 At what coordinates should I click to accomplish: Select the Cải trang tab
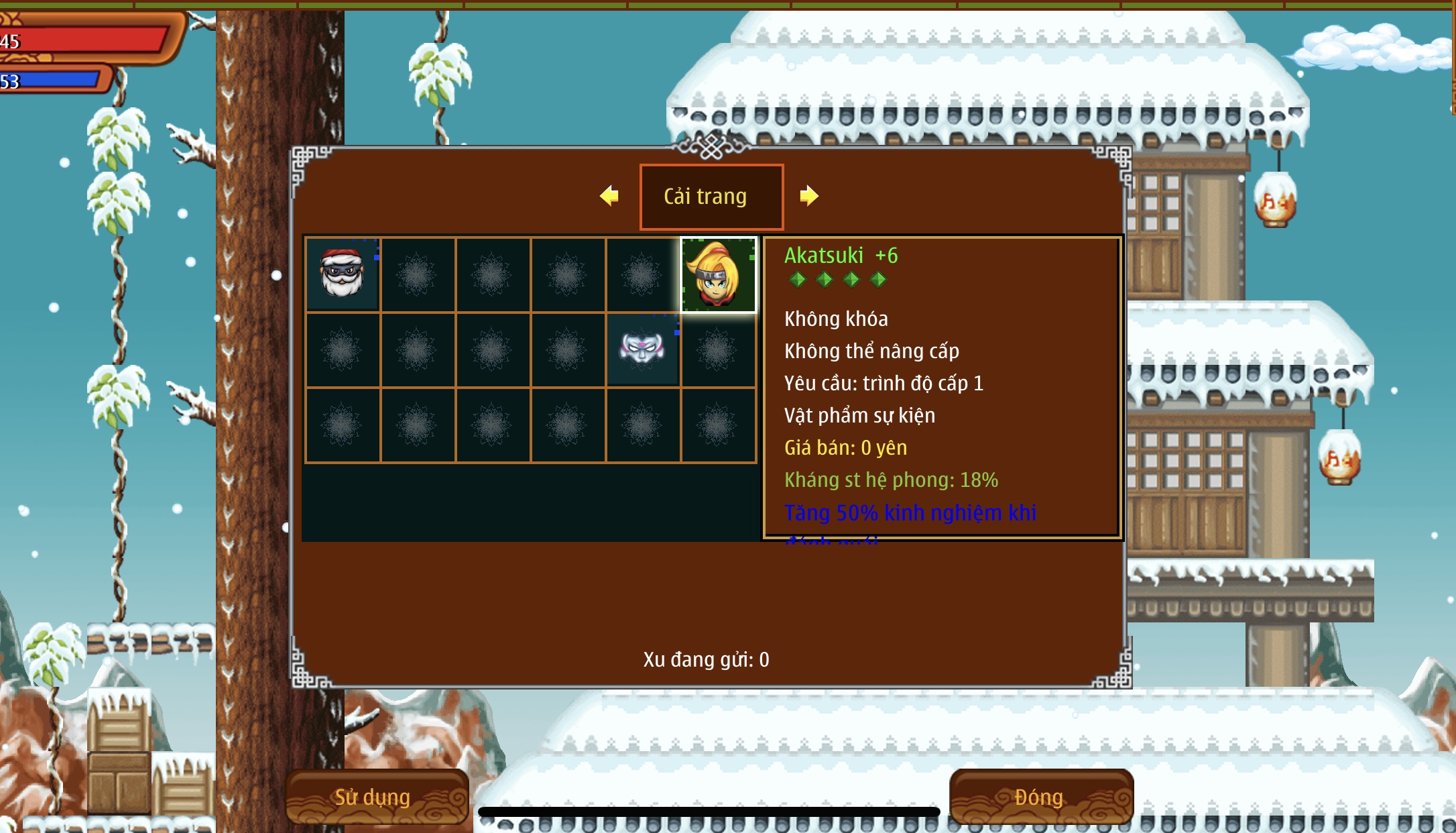(x=711, y=197)
